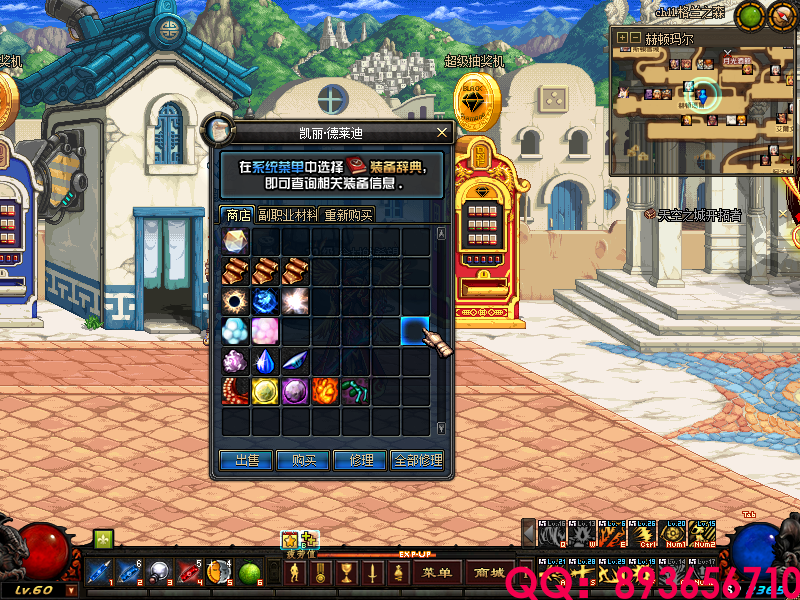The width and height of the screenshot is (800, 600).
Task: Choose the blue water droplet item
Action: [266, 361]
